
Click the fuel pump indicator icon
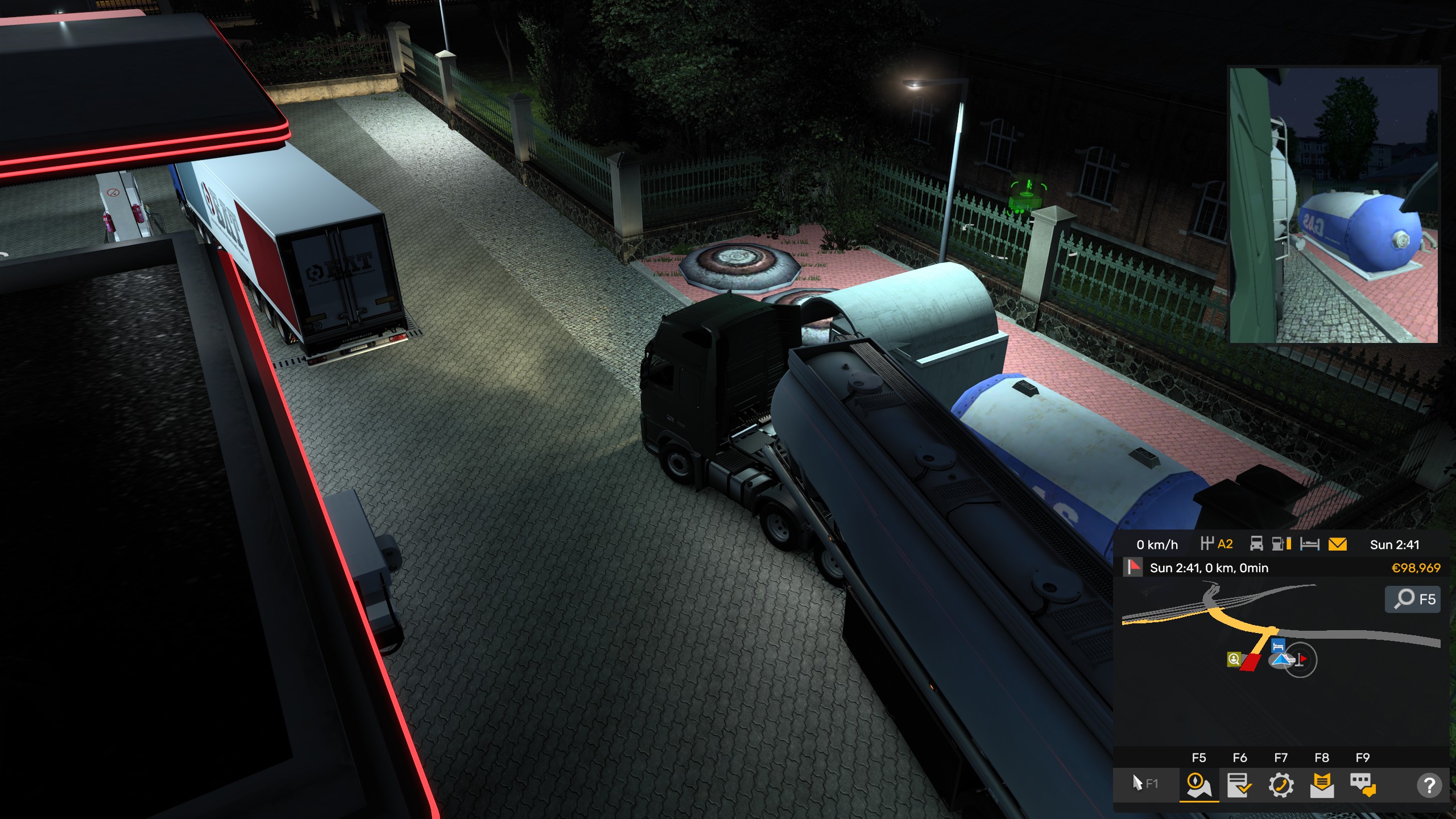pos(1281,544)
